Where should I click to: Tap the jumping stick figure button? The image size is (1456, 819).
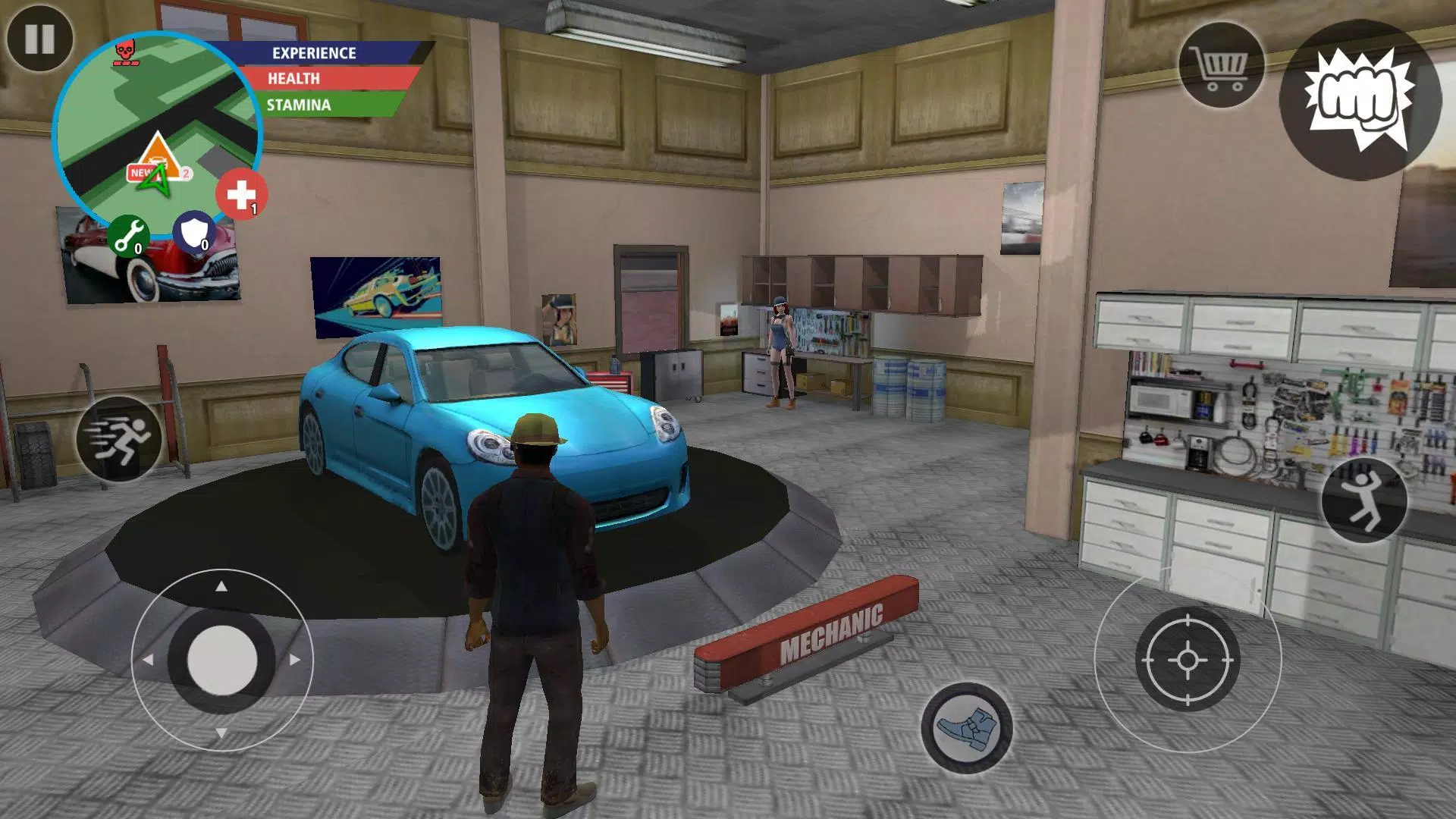pyautogui.click(x=1364, y=500)
